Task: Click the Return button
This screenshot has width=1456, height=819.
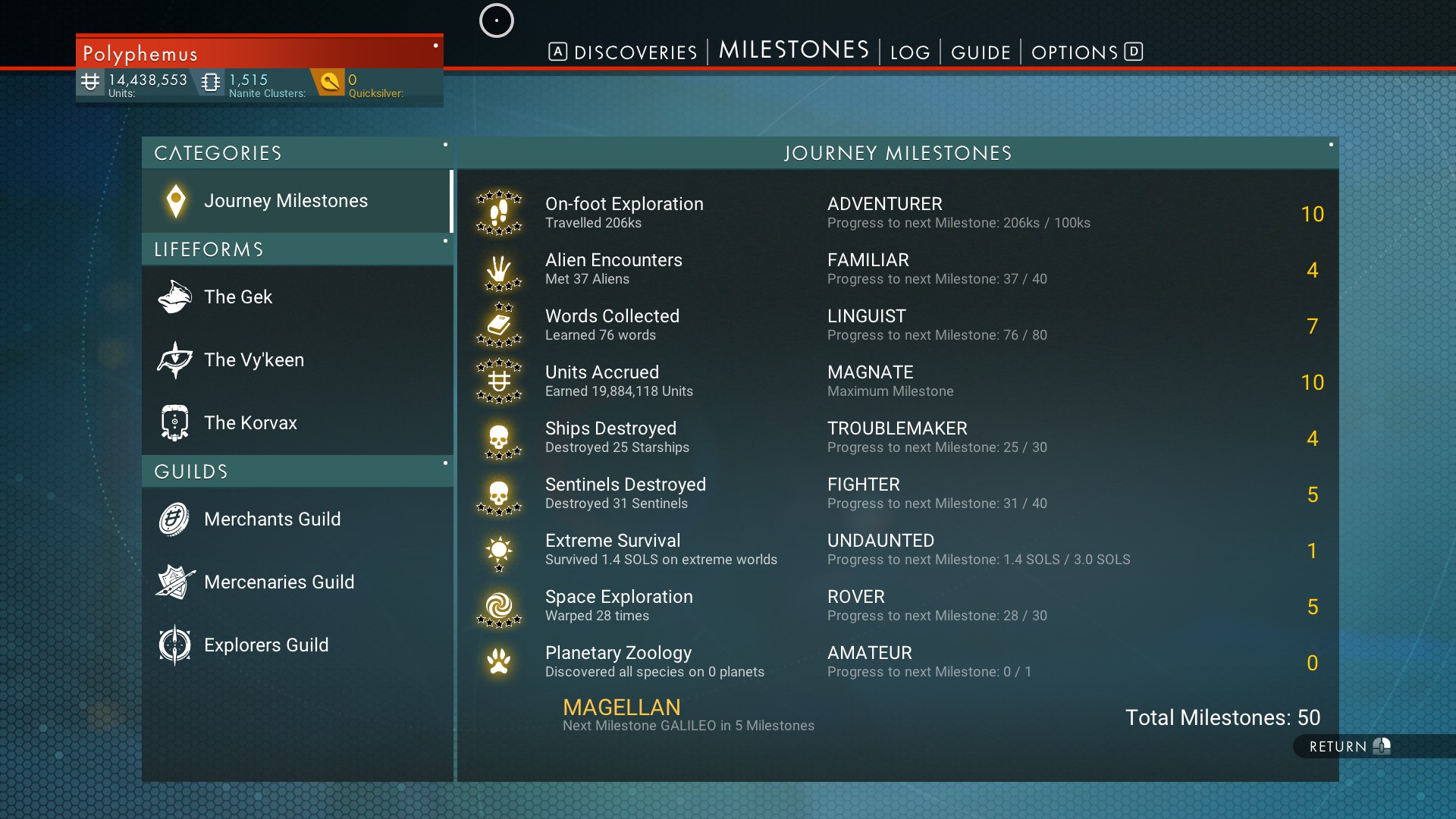Action: point(1348,746)
